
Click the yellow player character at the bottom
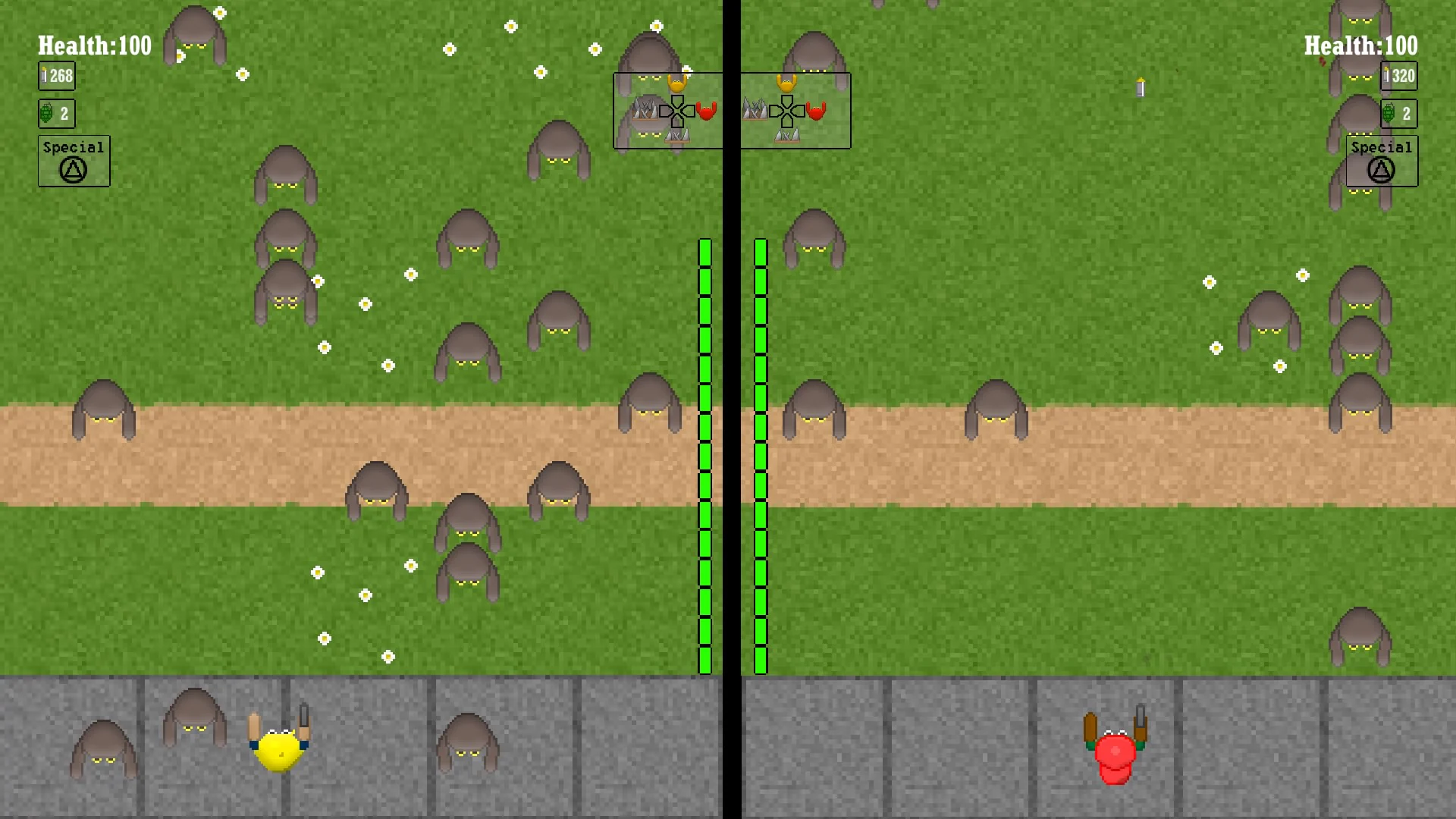coord(278,751)
